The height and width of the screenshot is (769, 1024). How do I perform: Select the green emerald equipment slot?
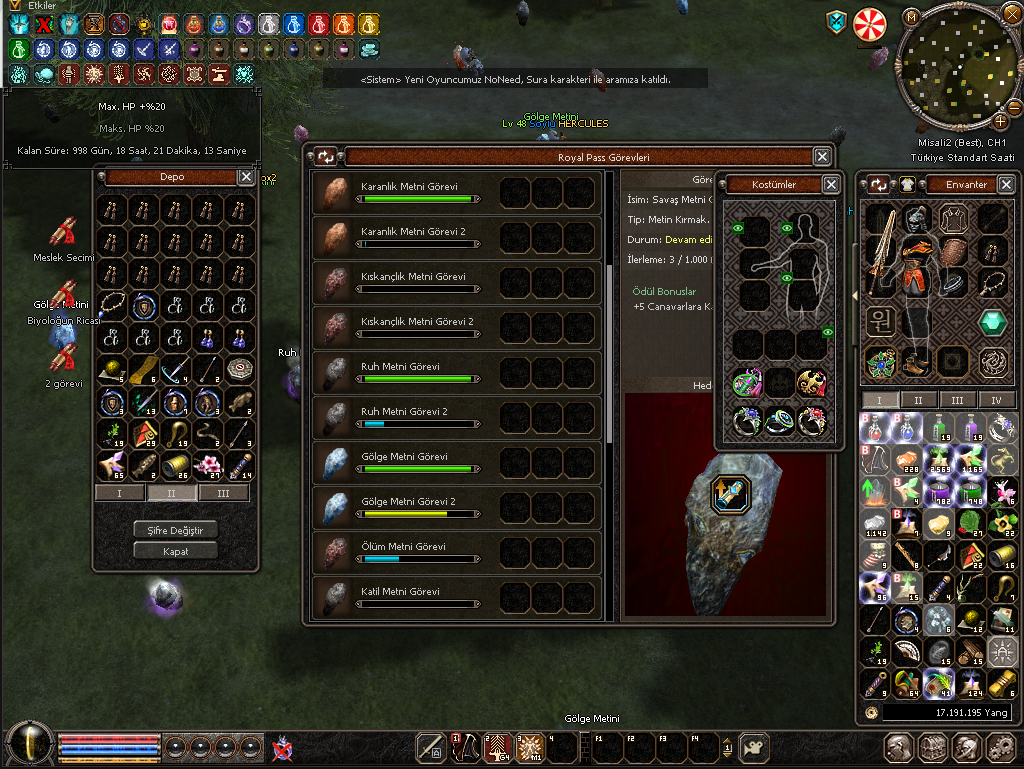tap(992, 322)
